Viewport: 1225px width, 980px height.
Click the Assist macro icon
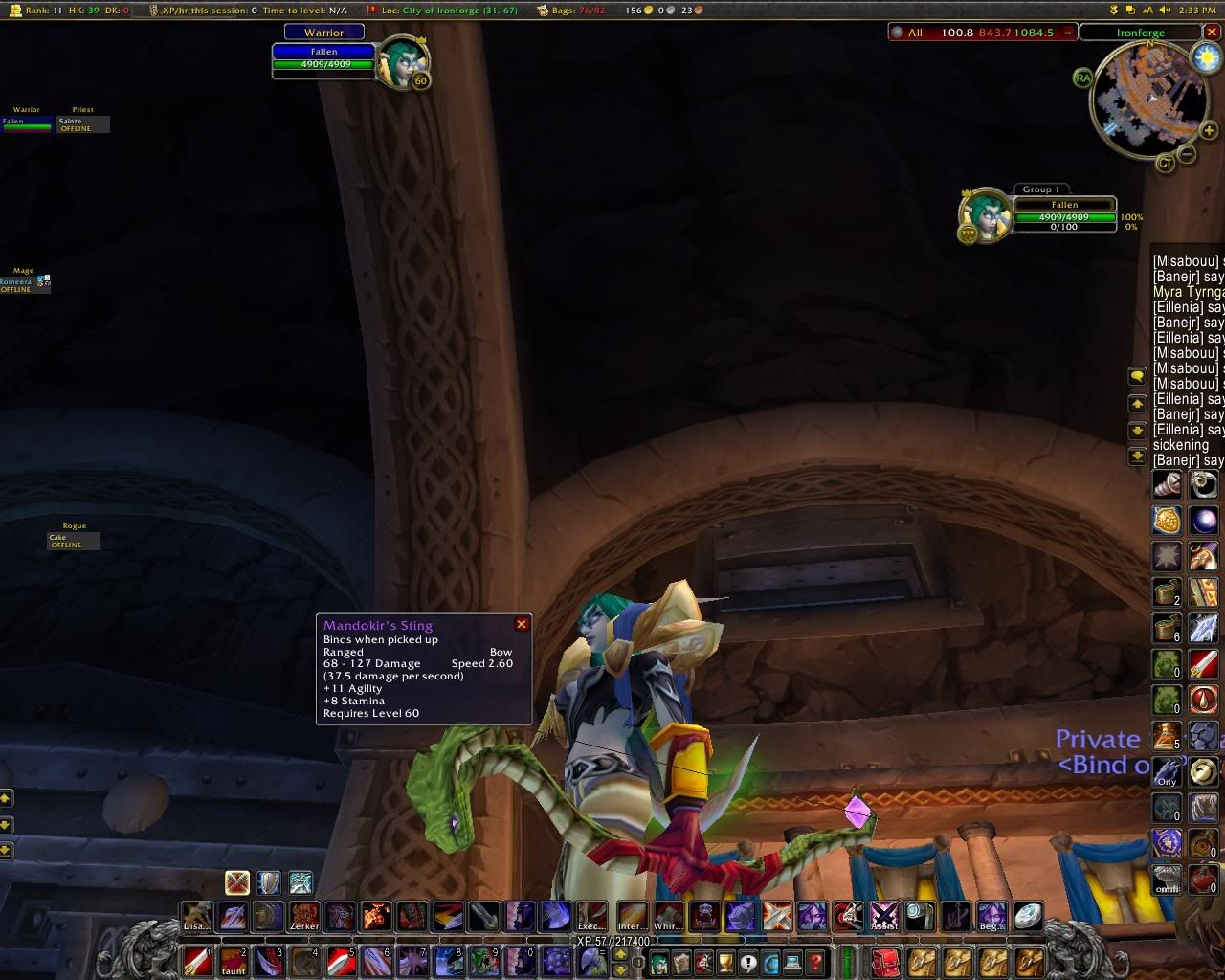884,916
